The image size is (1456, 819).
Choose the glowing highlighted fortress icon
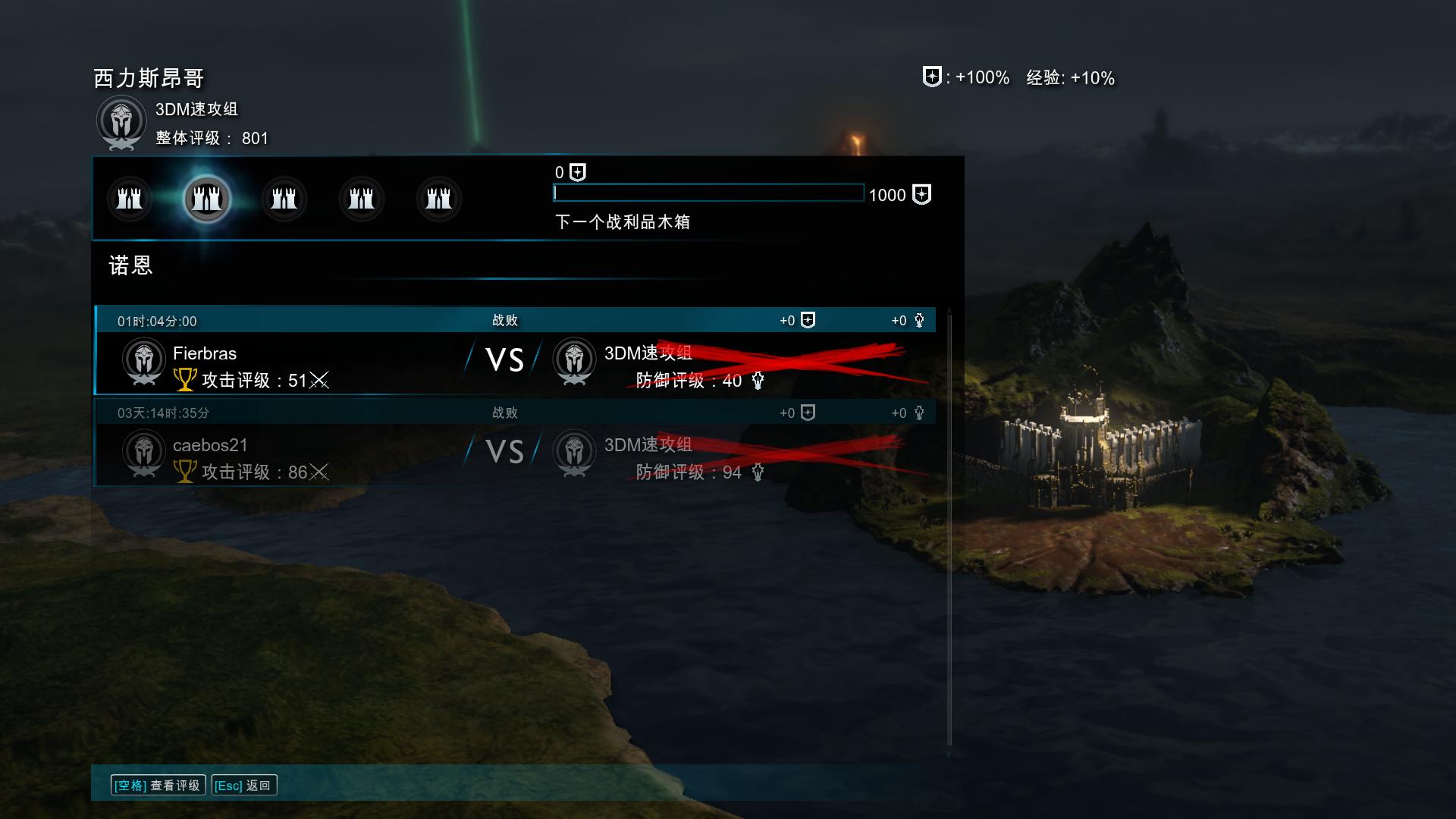coord(207,199)
